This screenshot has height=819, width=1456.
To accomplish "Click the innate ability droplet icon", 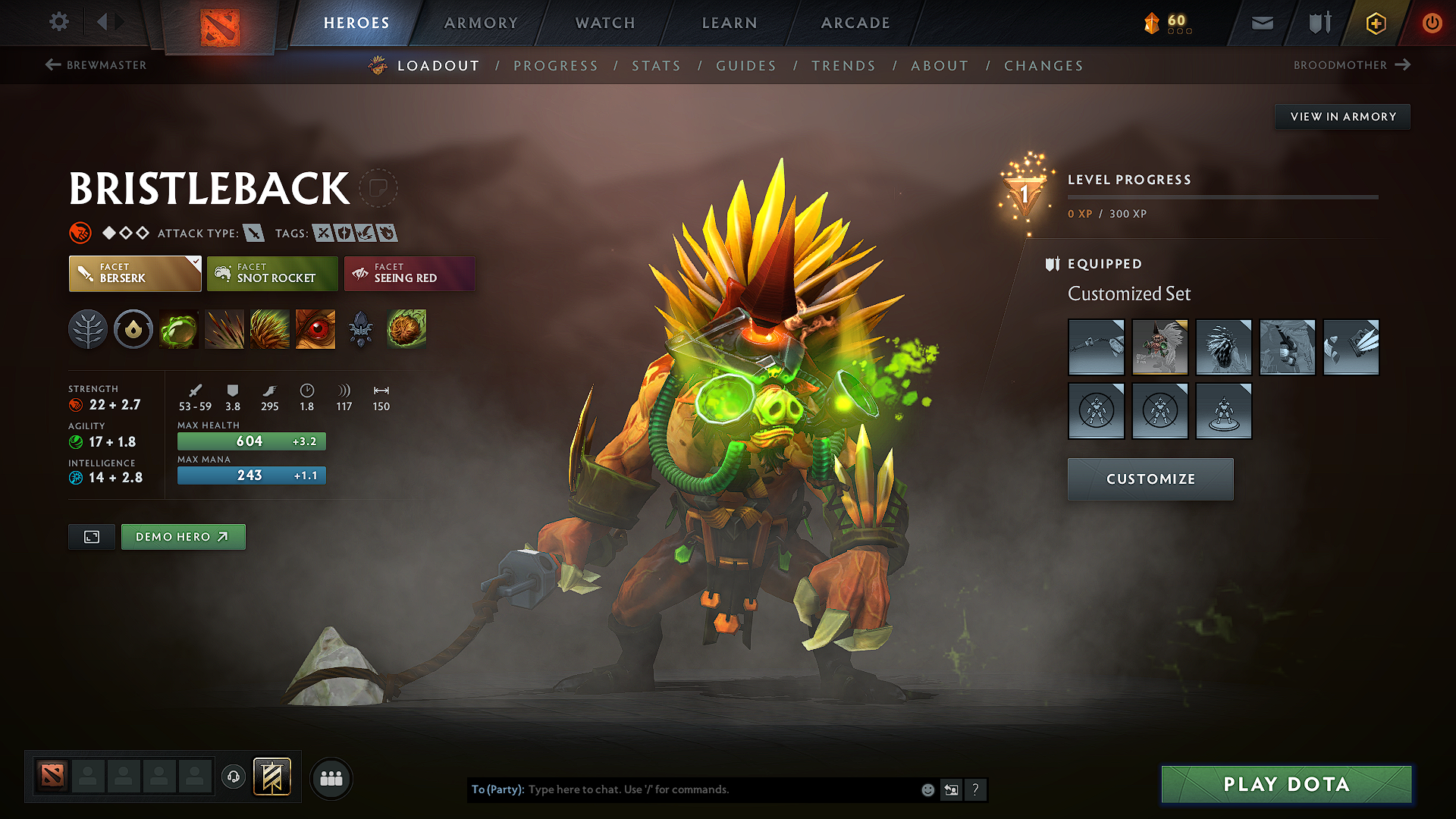I will (133, 329).
